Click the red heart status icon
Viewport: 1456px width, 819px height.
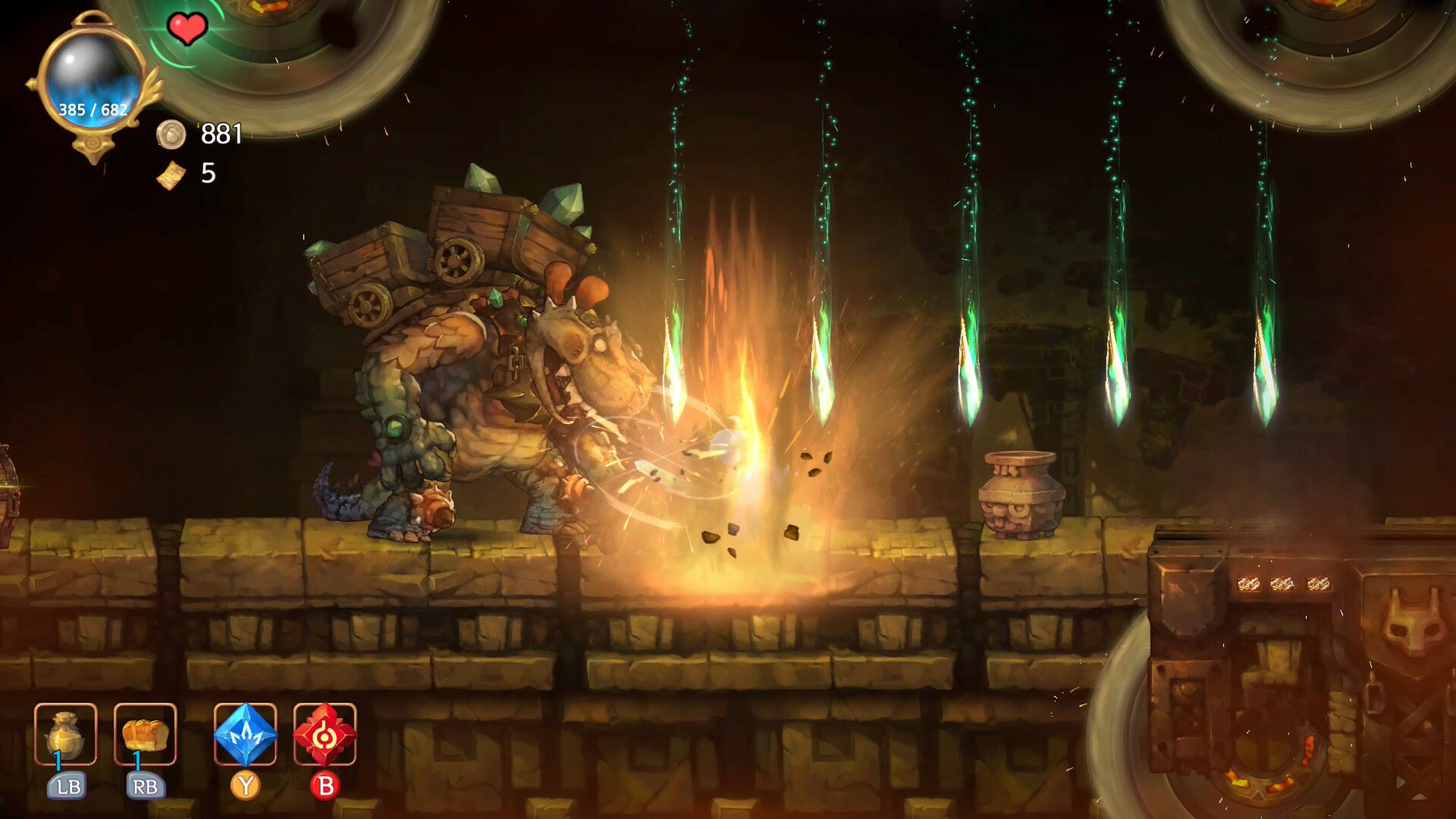point(190,30)
